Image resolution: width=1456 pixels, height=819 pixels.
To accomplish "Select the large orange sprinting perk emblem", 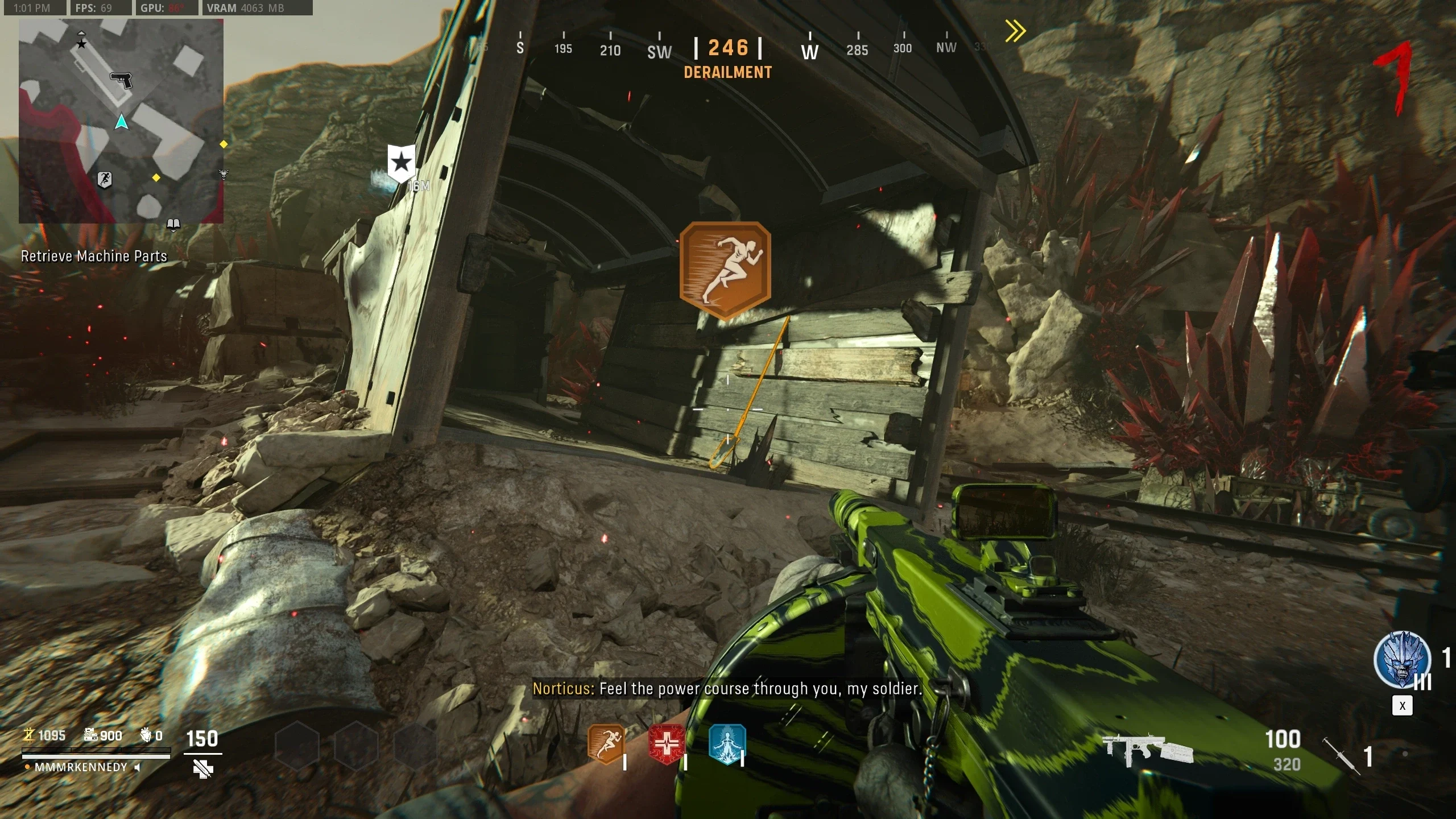I will point(725,271).
